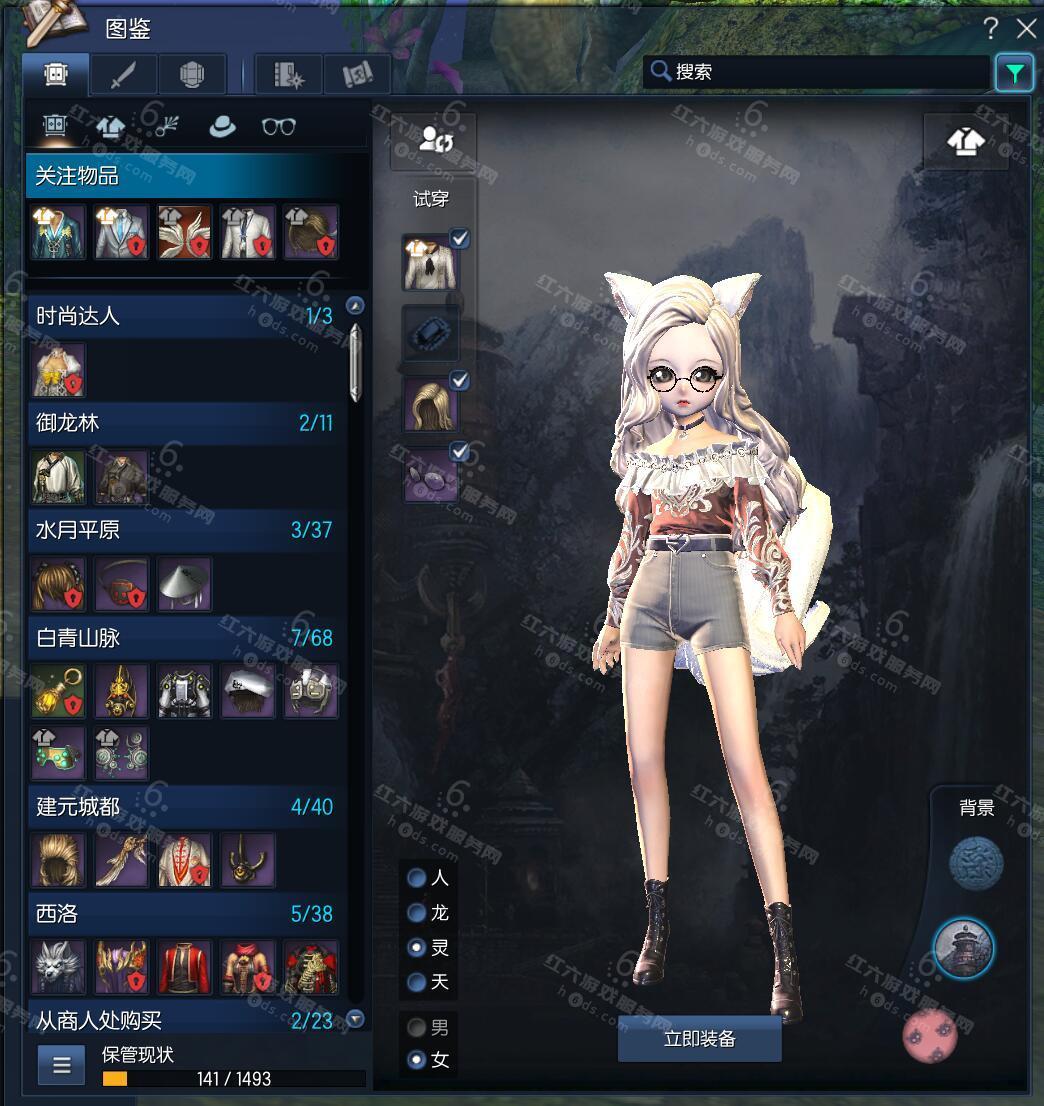Uncheck the glasses try-on slot

click(x=460, y=452)
